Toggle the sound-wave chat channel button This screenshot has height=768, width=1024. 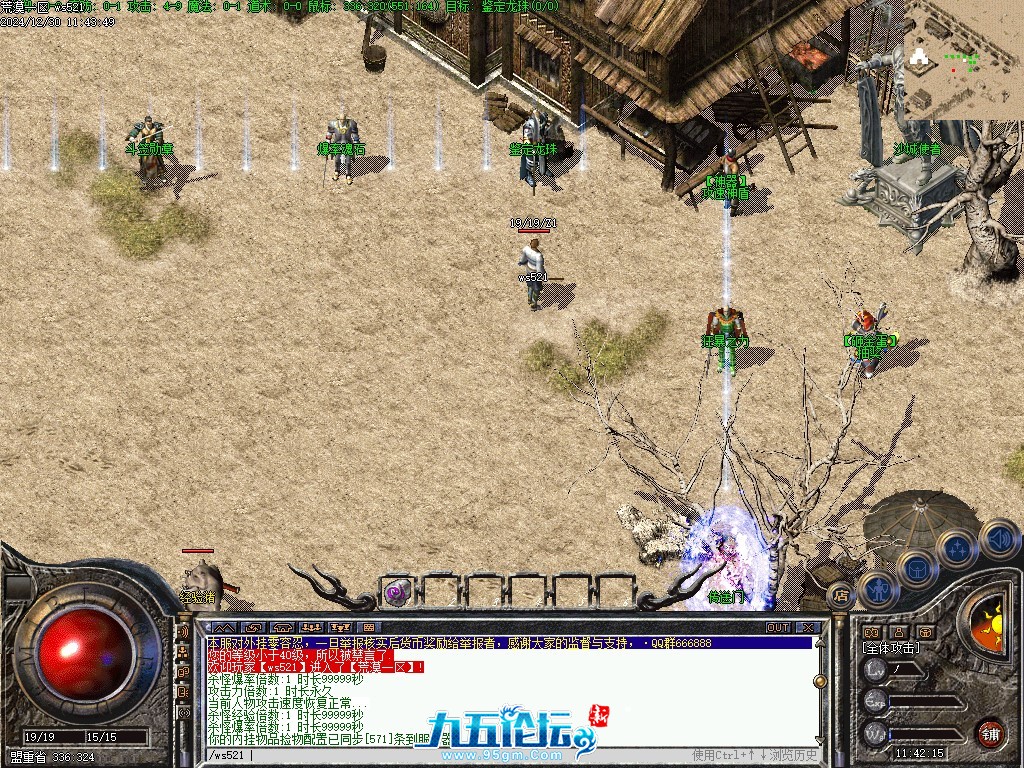pyautogui.click(x=183, y=632)
